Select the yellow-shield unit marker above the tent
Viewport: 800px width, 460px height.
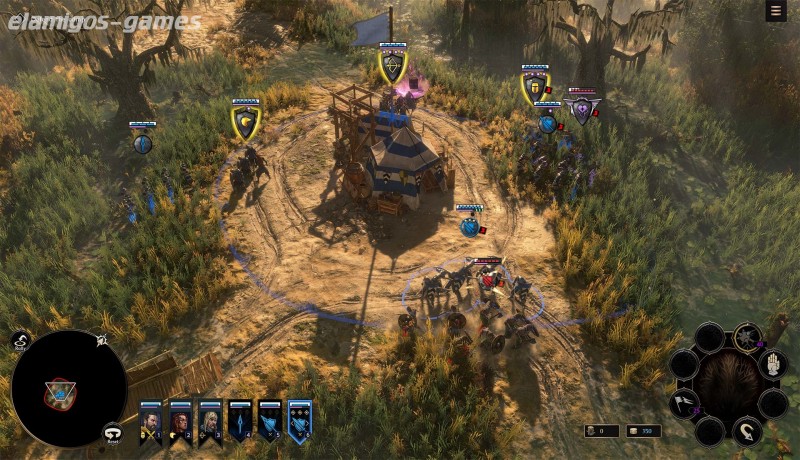click(392, 67)
